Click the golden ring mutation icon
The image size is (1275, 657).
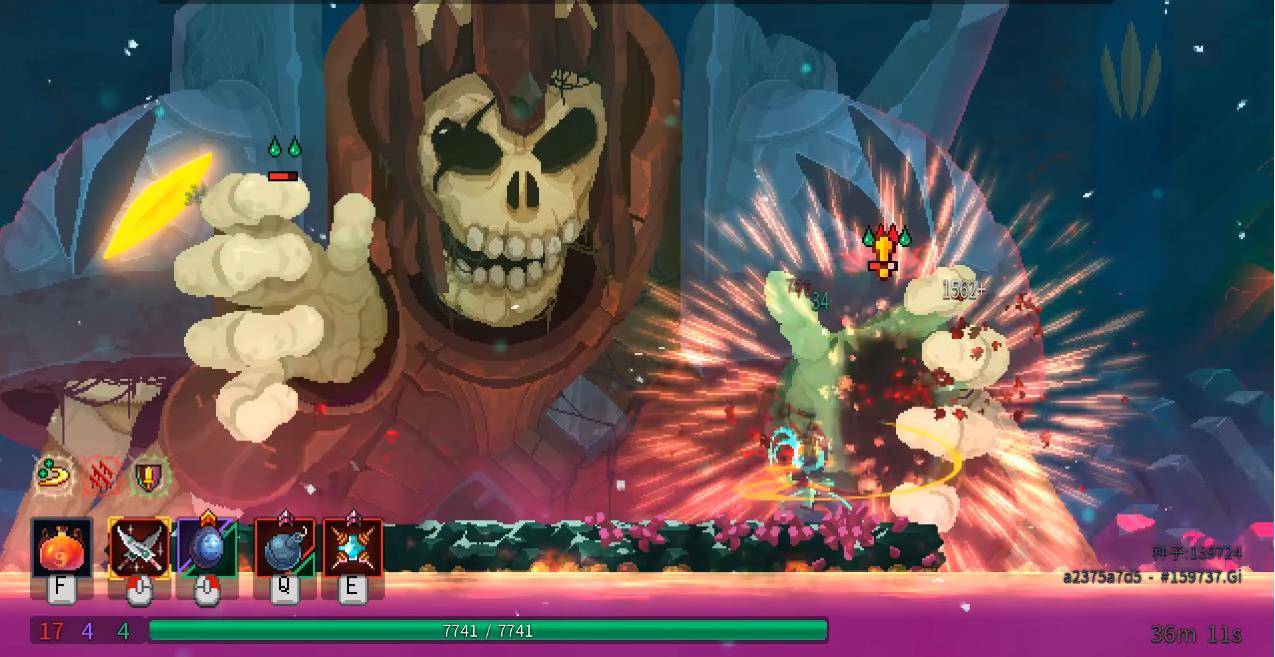coord(54,474)
